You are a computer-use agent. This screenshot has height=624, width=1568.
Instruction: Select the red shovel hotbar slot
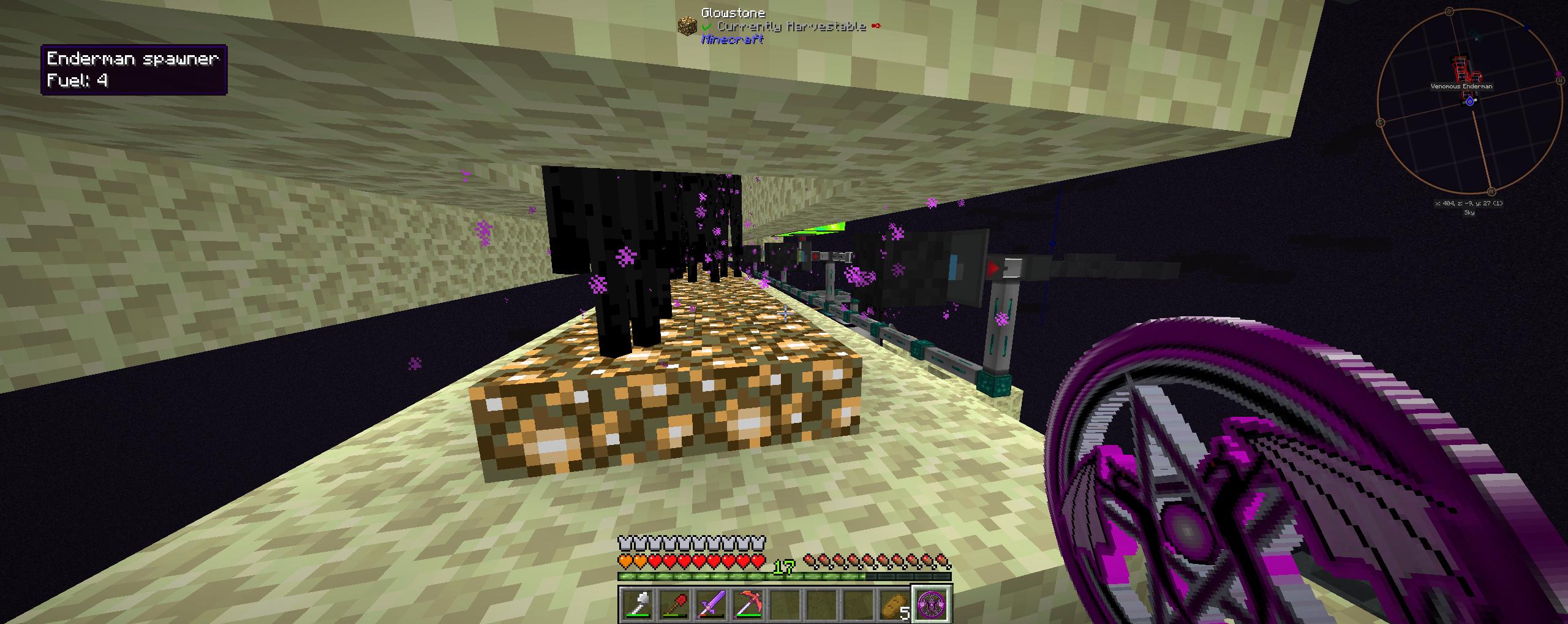pos(674,604)
